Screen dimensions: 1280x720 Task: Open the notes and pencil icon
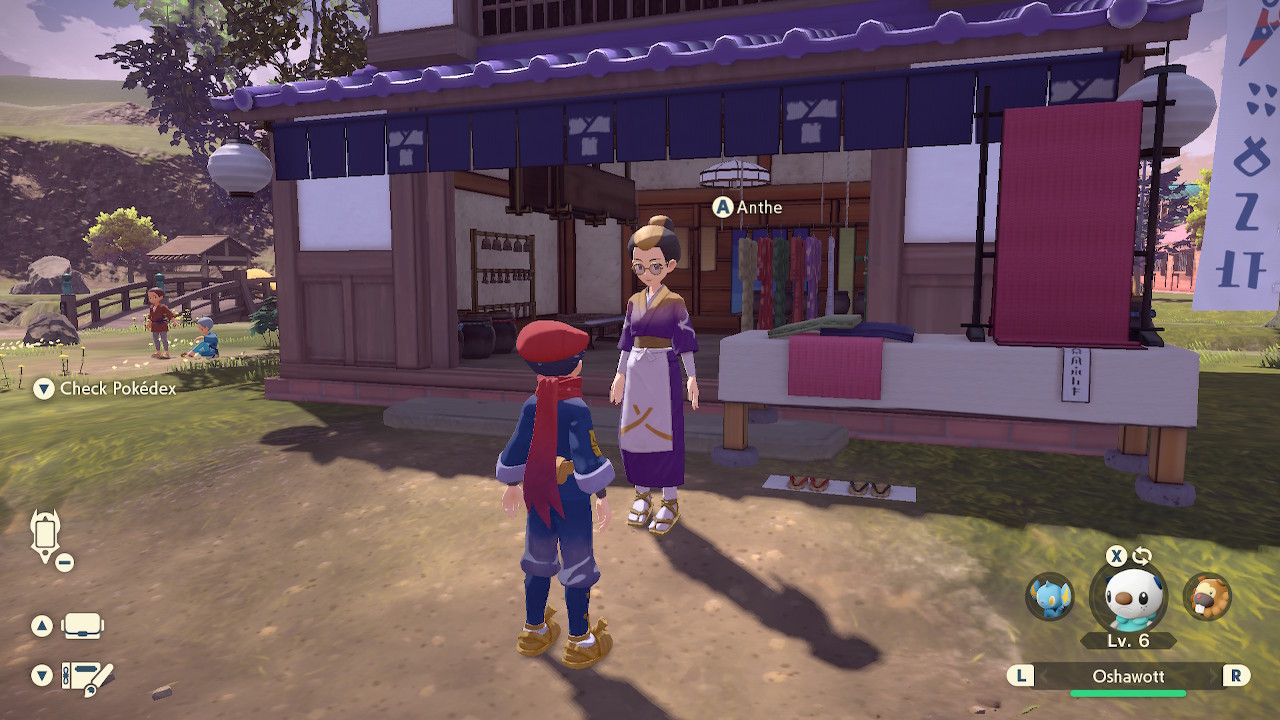click(88, 678)
